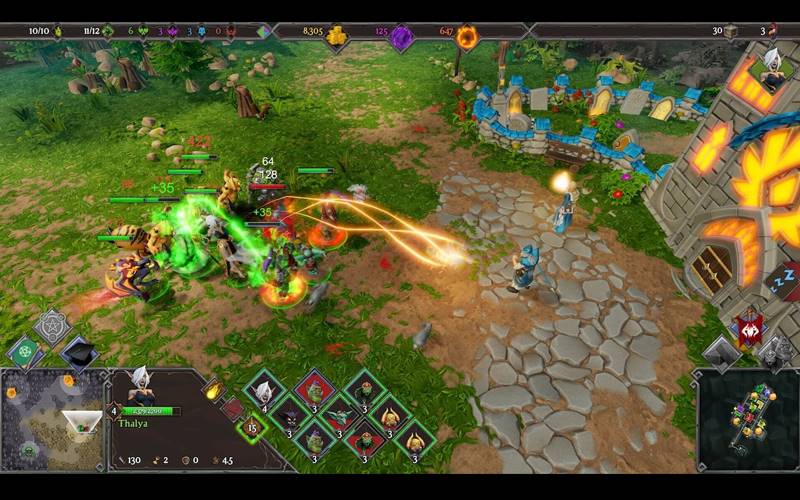800x500 pixels.
Task: Click the purple mana gem icon
Action: point(402,38)
